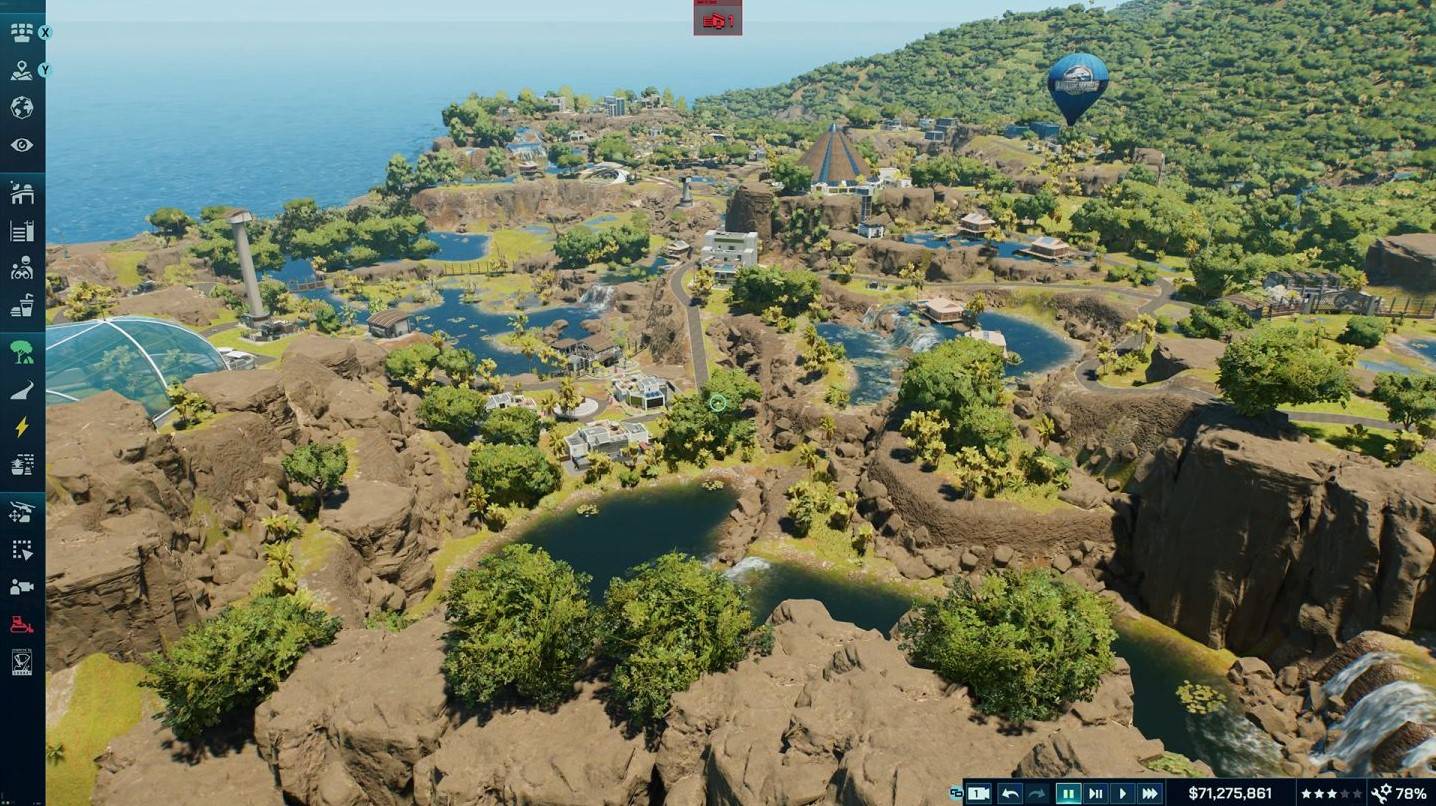Select the red bulldozer demolish tool
The width and height of the screenshot is (1436, 806).
tap(21, 625)
